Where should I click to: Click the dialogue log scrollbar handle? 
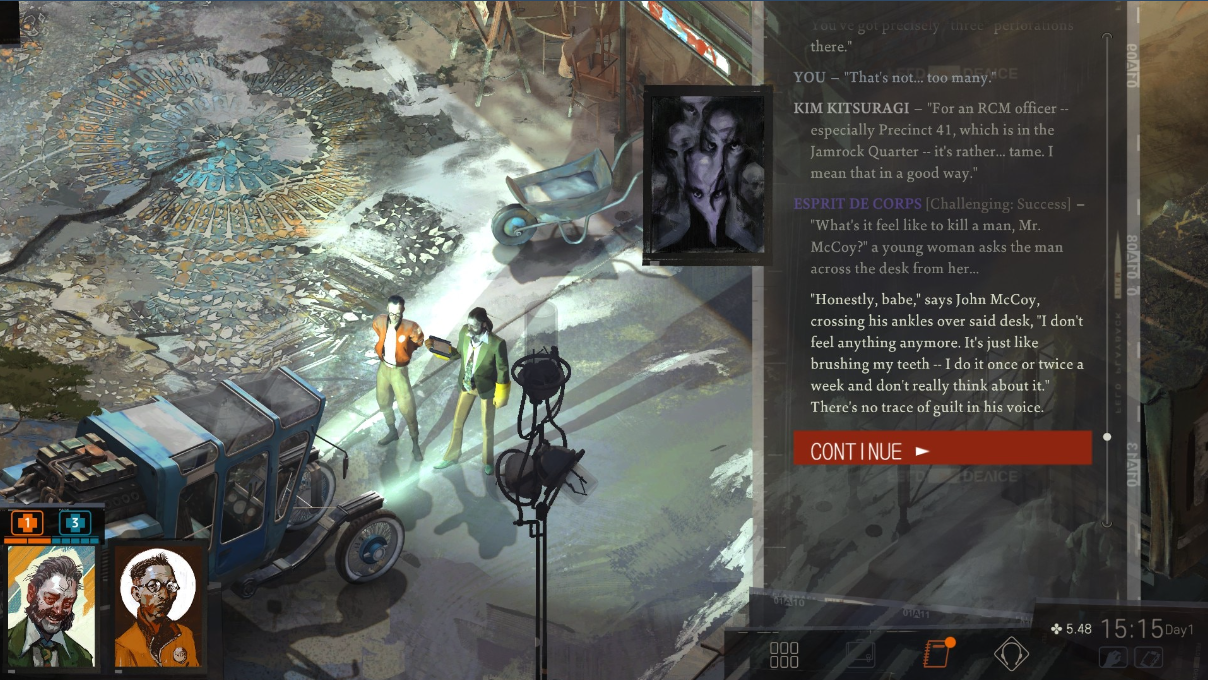[1106, 437]
